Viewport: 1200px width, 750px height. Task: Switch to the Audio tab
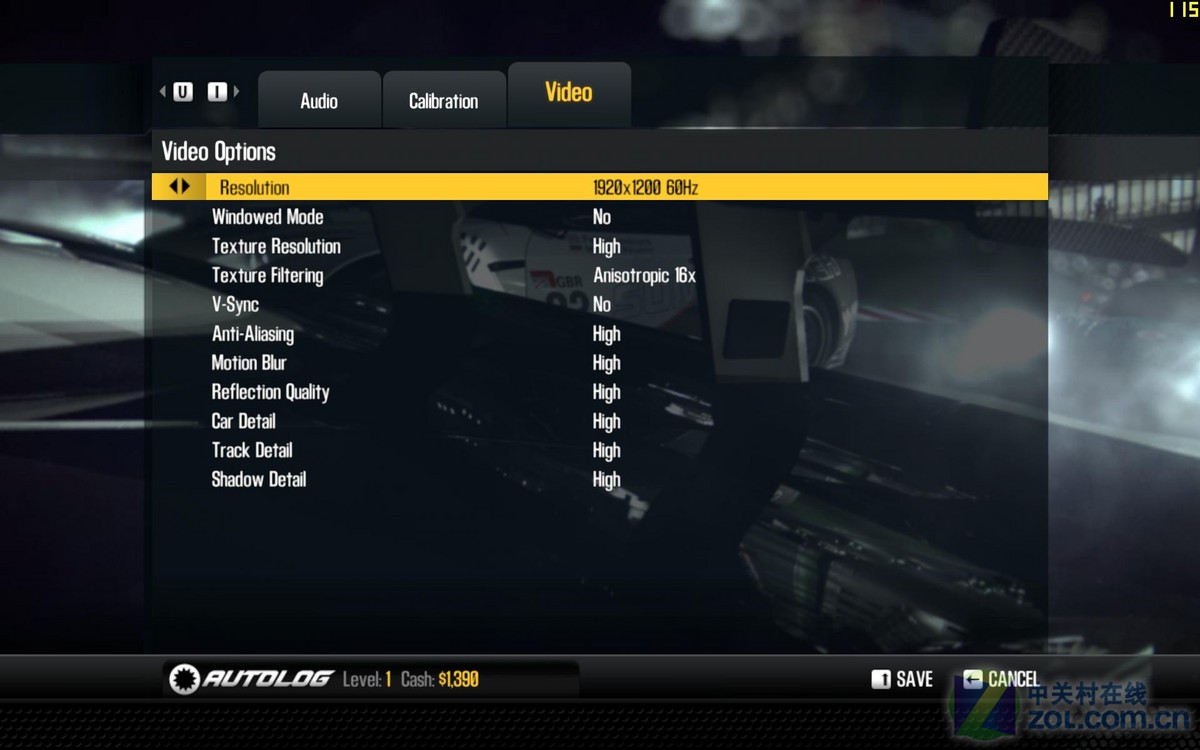click(319, 101)
